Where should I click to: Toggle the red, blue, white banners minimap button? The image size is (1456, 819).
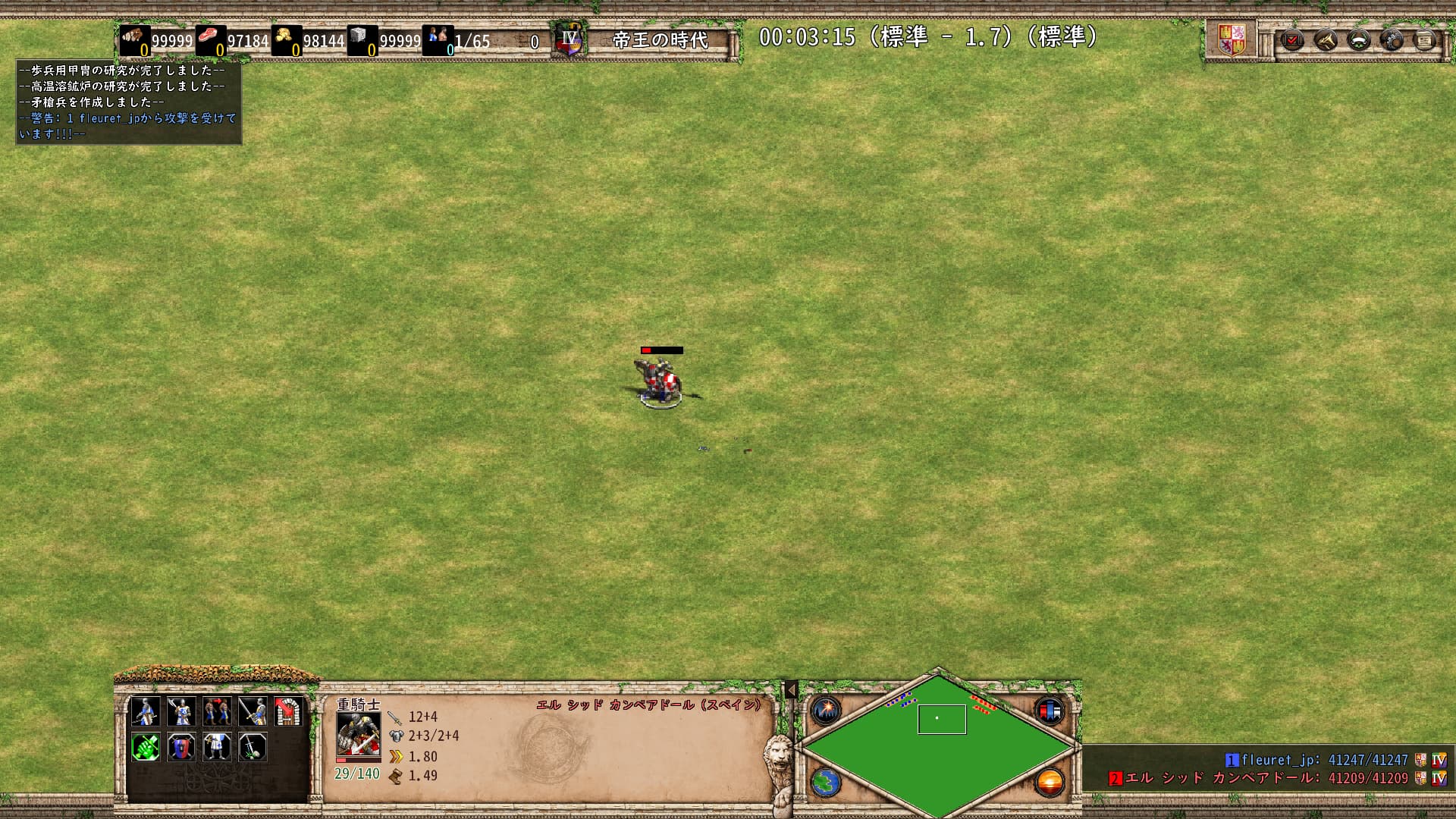1050,711
